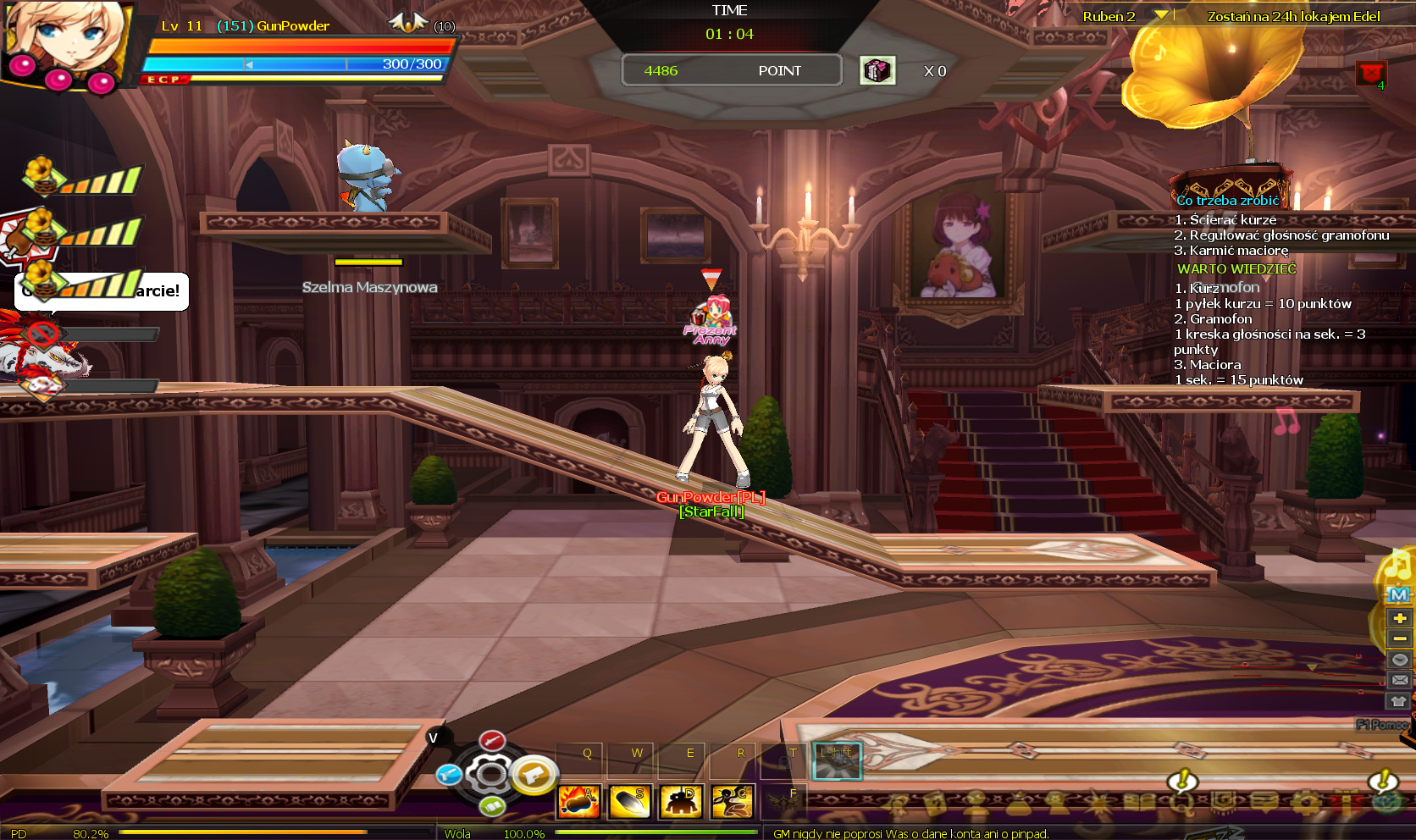Viewport: 1416px width, 840px height.
Task: Zoom in with the yellow plus button
Action: 1399,618
